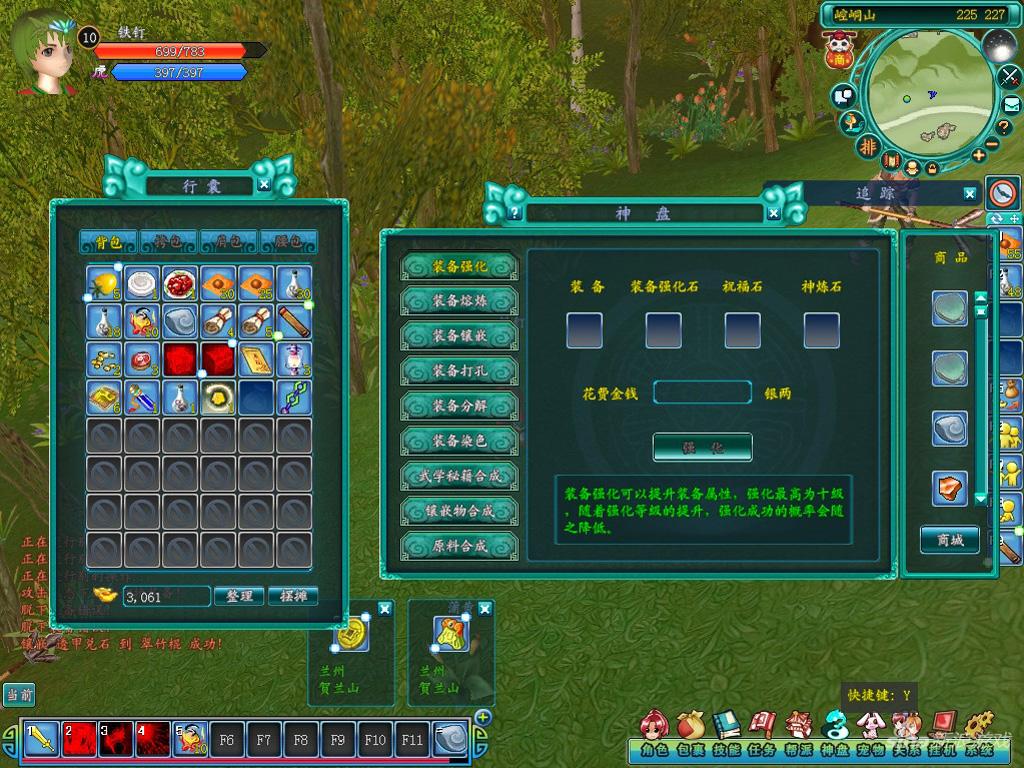Open the 系统 system gear menu

pos(980,736)
